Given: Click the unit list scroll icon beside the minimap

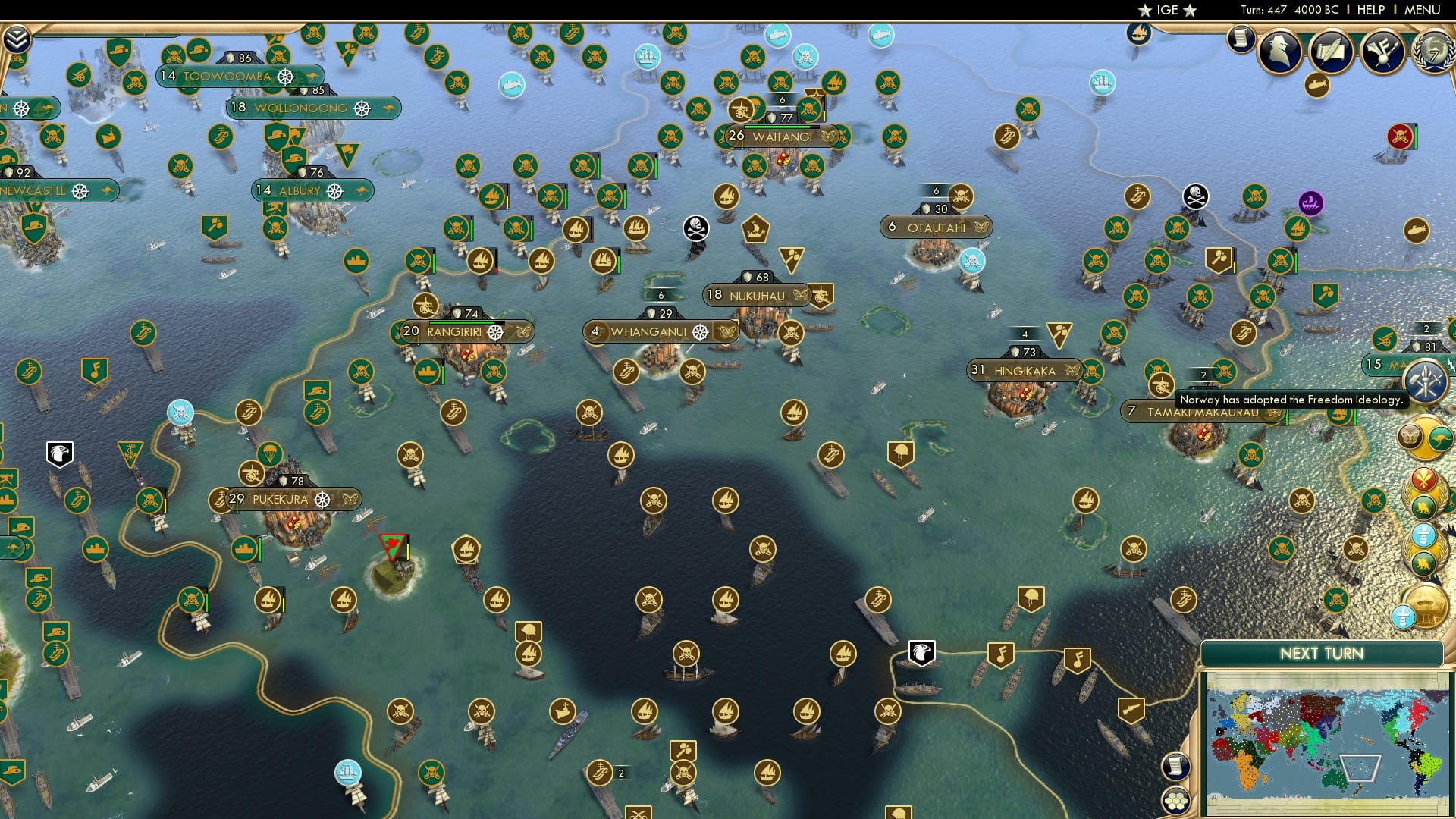Looking at the screenshot, I should [1175, 767].
